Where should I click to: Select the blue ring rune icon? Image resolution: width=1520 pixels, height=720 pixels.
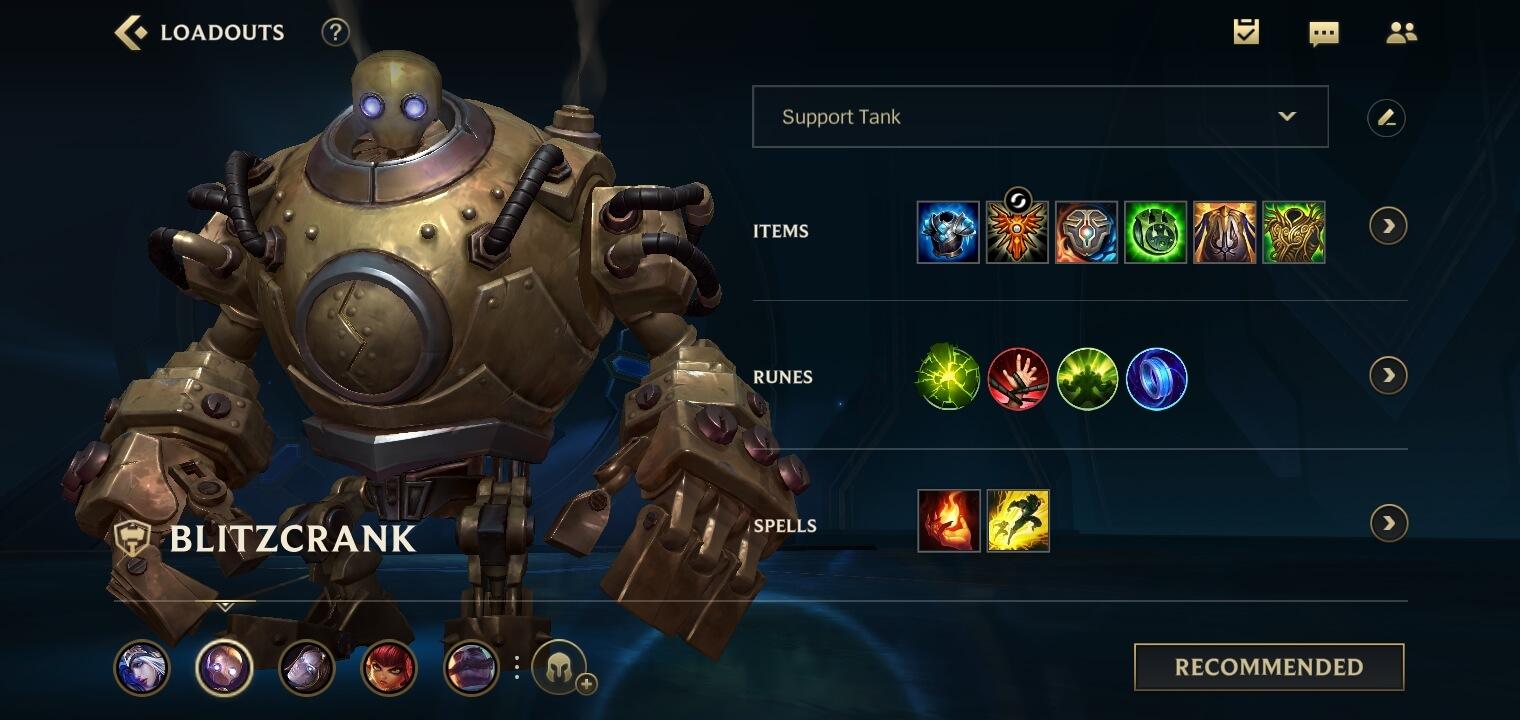pos(1156,379)
